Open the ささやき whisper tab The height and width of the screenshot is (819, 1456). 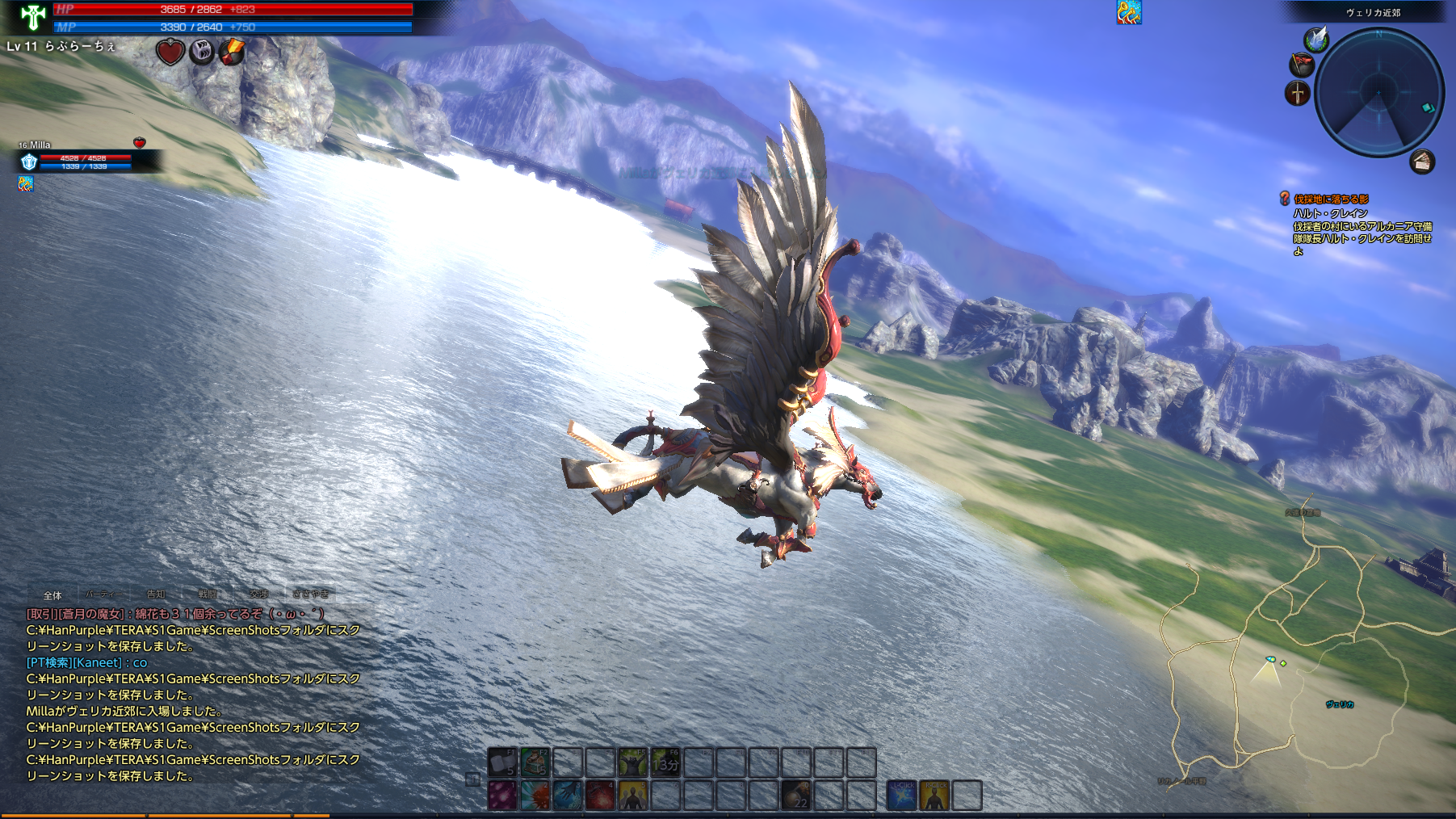(x=311, y=594)
